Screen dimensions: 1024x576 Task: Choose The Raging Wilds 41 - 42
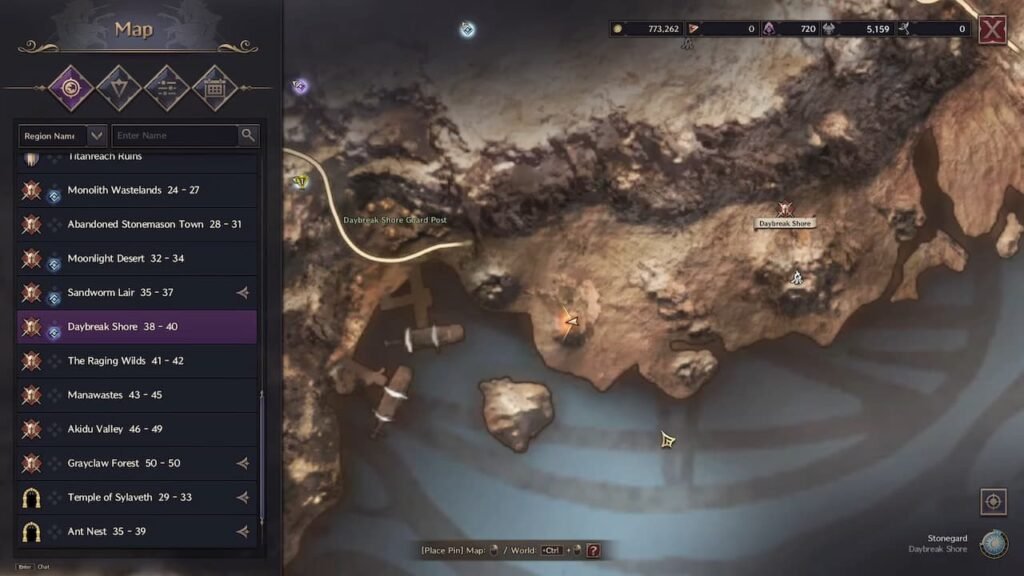(x=125, y=361)
